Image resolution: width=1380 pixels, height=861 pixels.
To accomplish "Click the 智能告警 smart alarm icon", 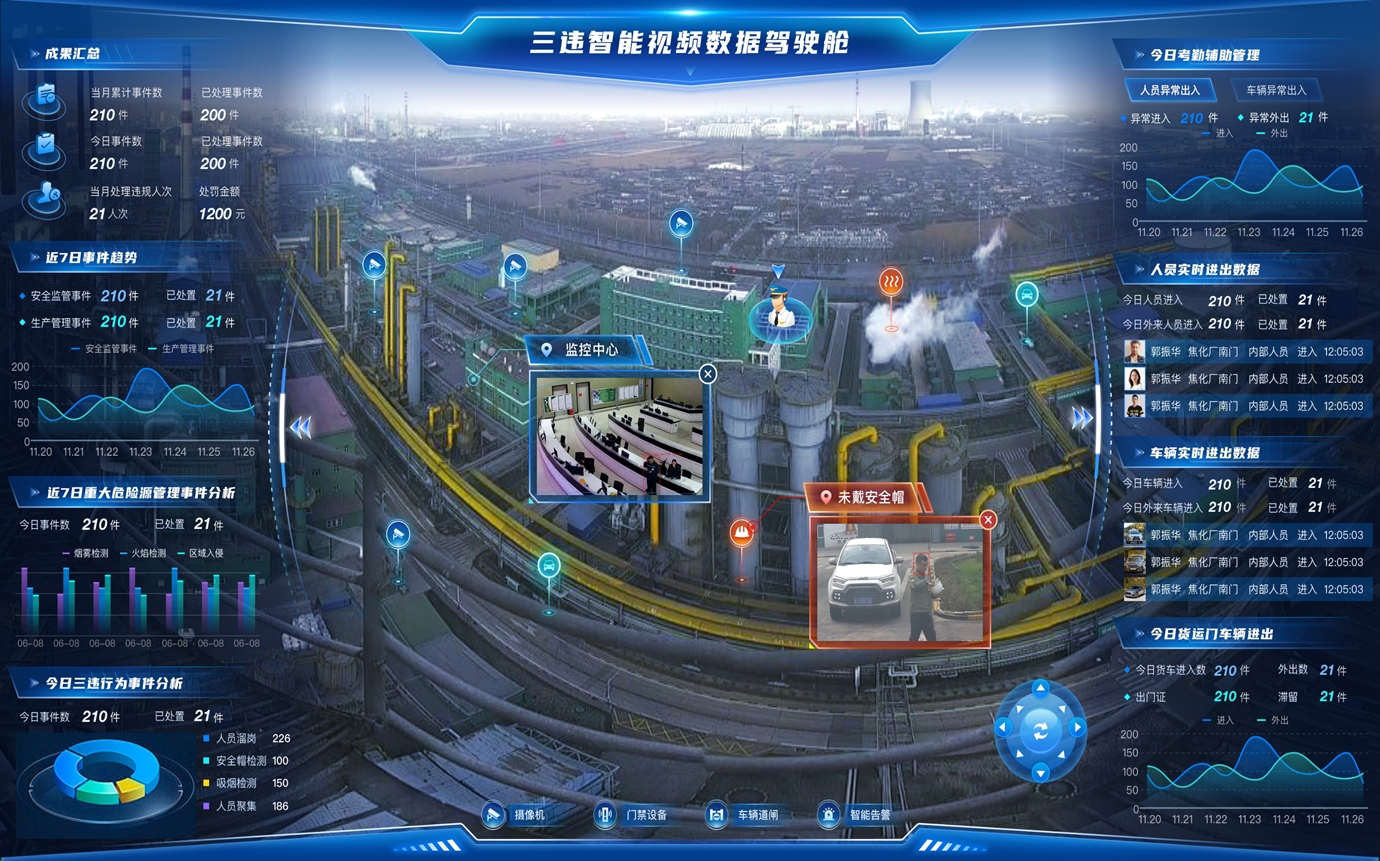I will (x=829, y=816).
